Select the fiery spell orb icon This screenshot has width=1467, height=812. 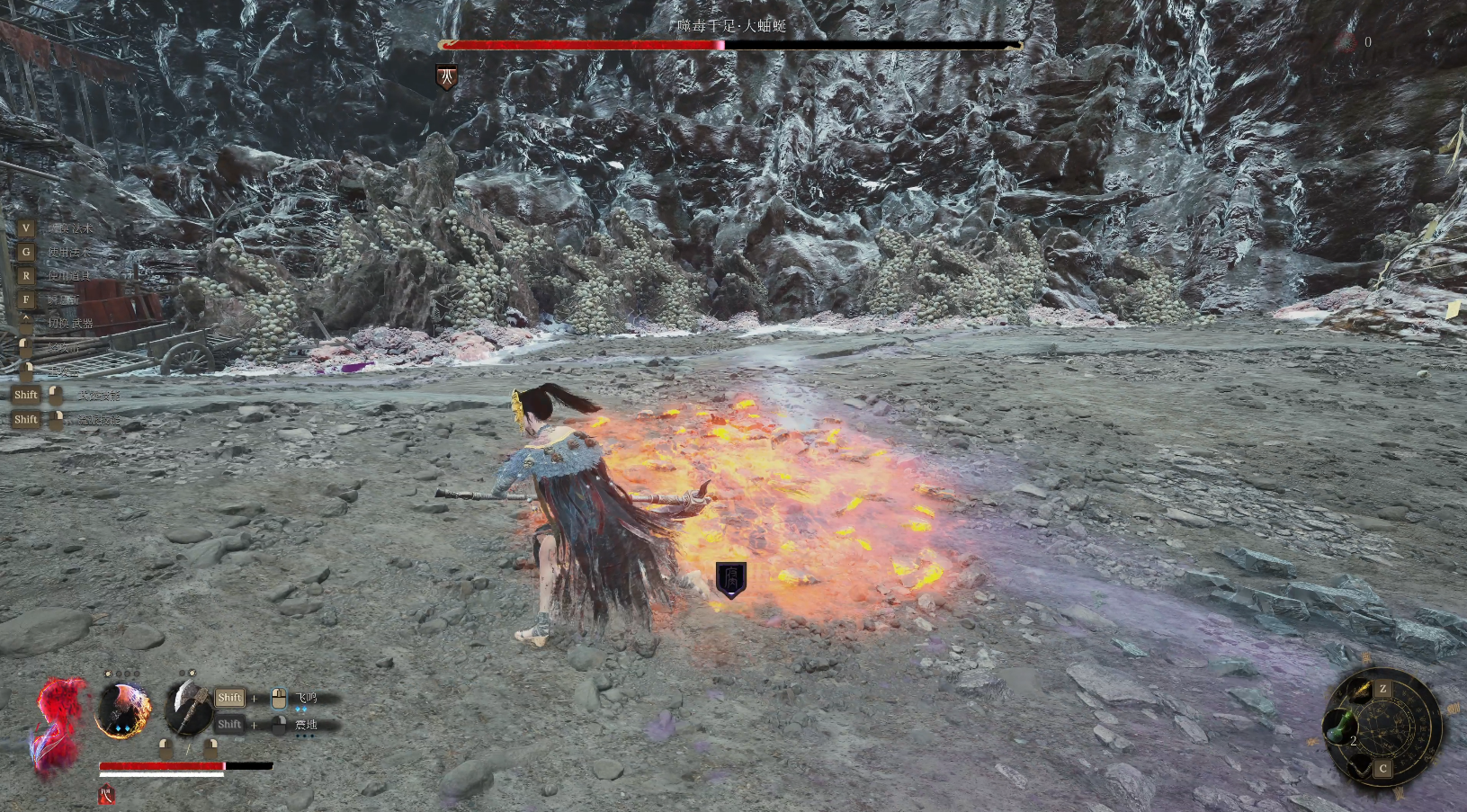pyautogui.click(x=123, y=709)
